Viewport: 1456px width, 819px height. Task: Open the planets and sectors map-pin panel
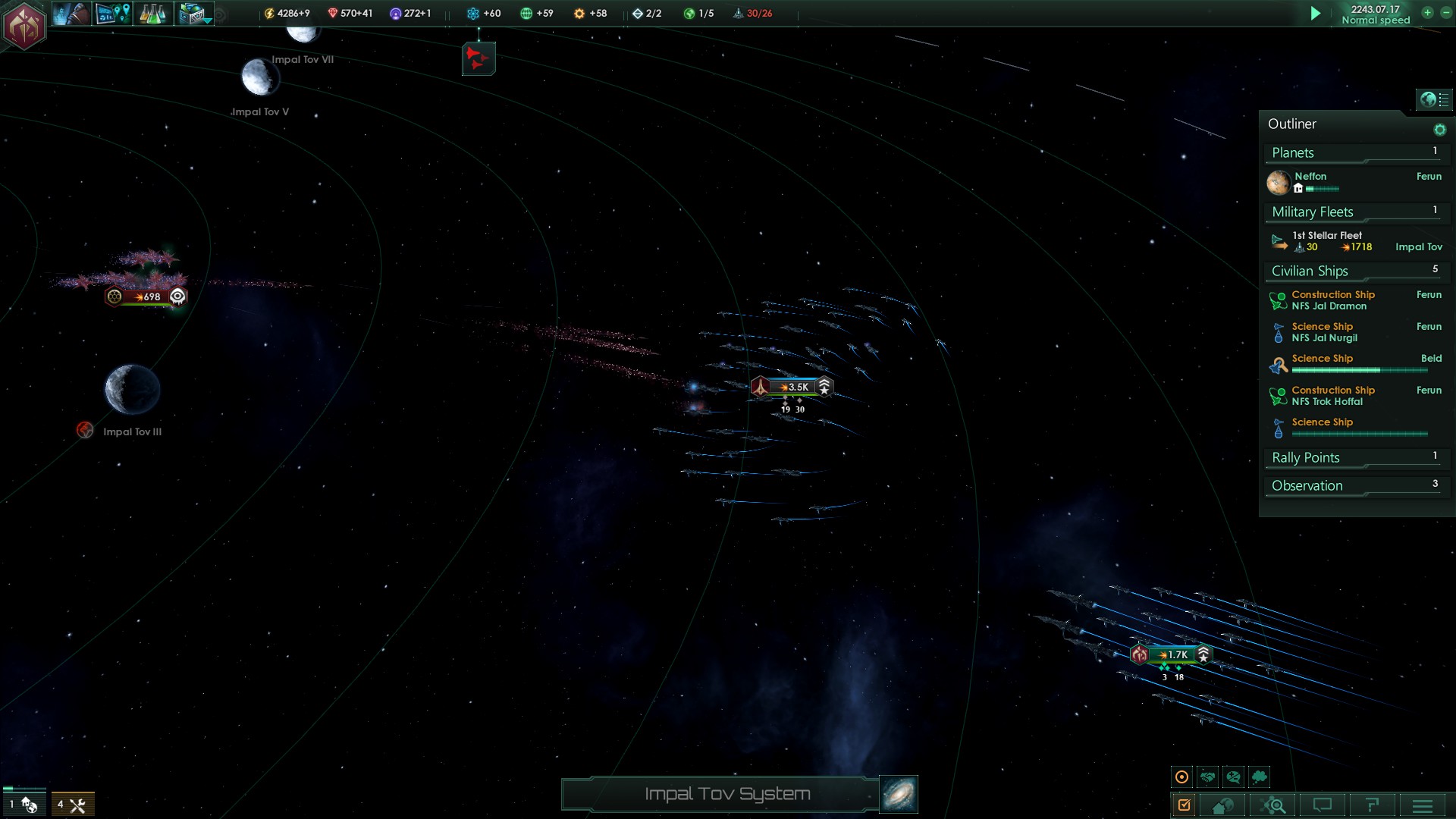coord(113,14)
